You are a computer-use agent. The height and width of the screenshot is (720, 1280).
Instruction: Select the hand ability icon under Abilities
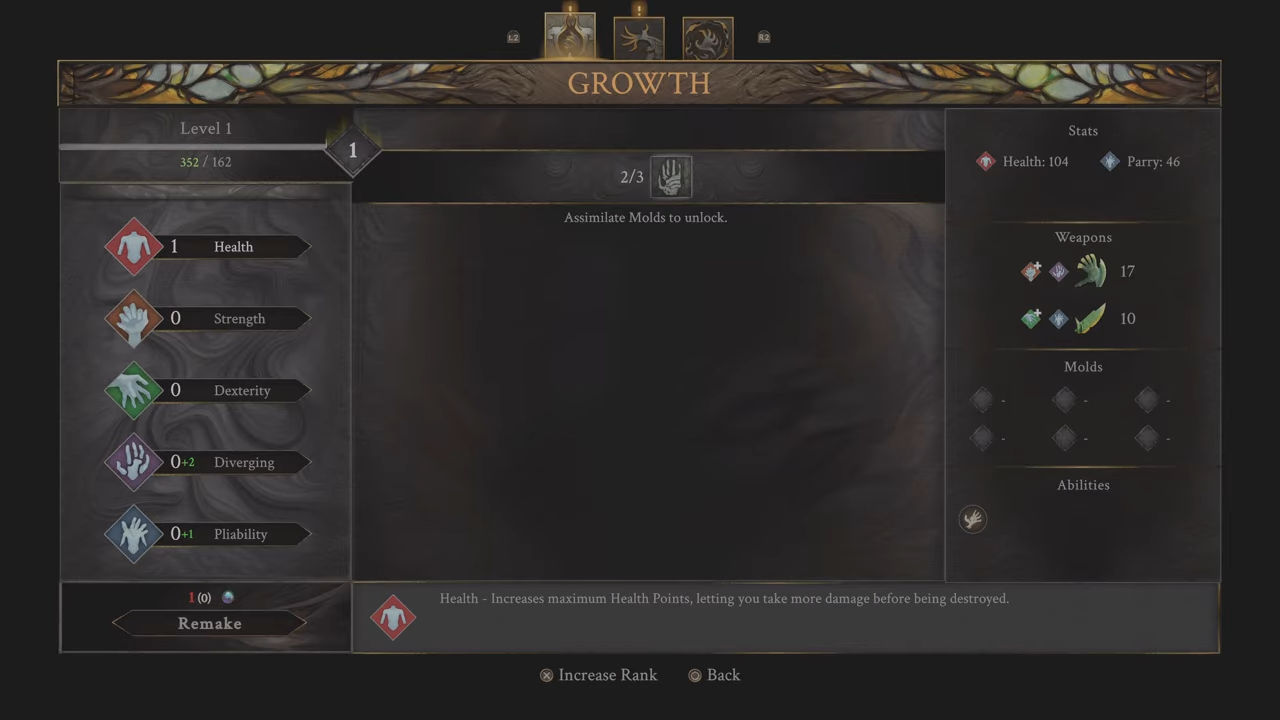pos(973,519)
